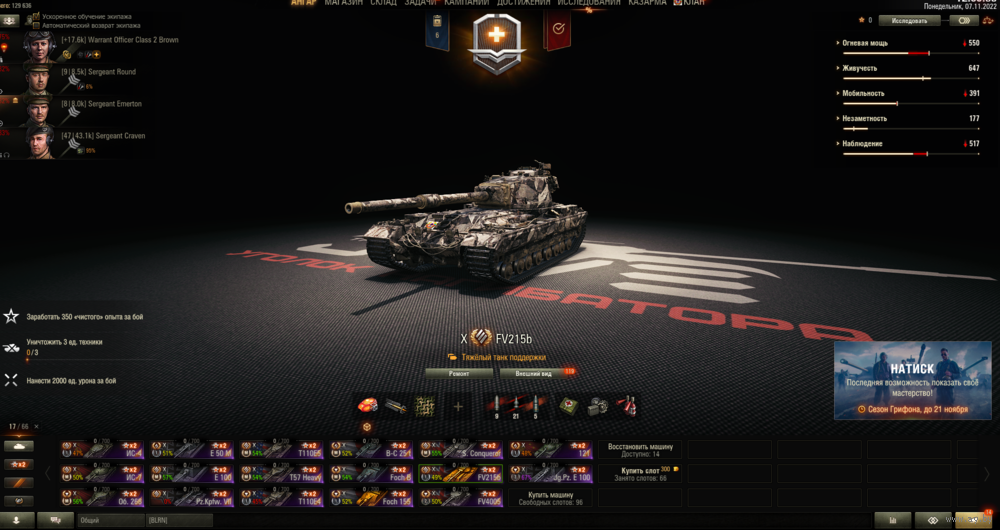The image size is (1000, 530).
Task: Click the camouflage net equipment slot
Action: 428,405
